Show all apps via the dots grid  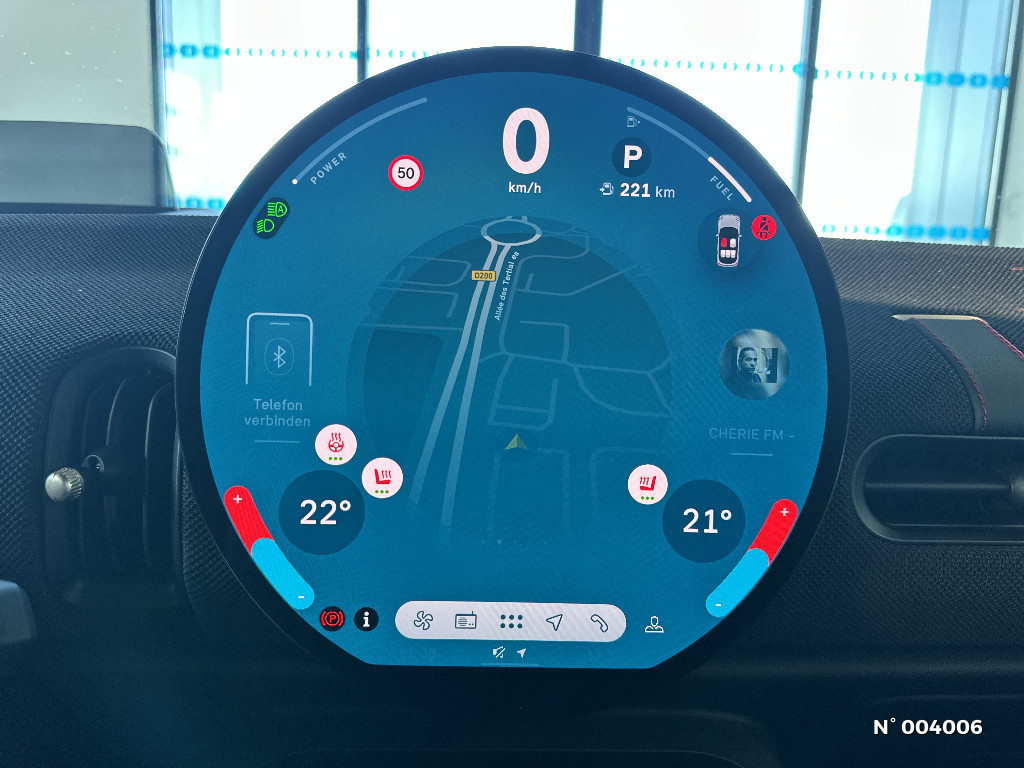click(511, 622)
